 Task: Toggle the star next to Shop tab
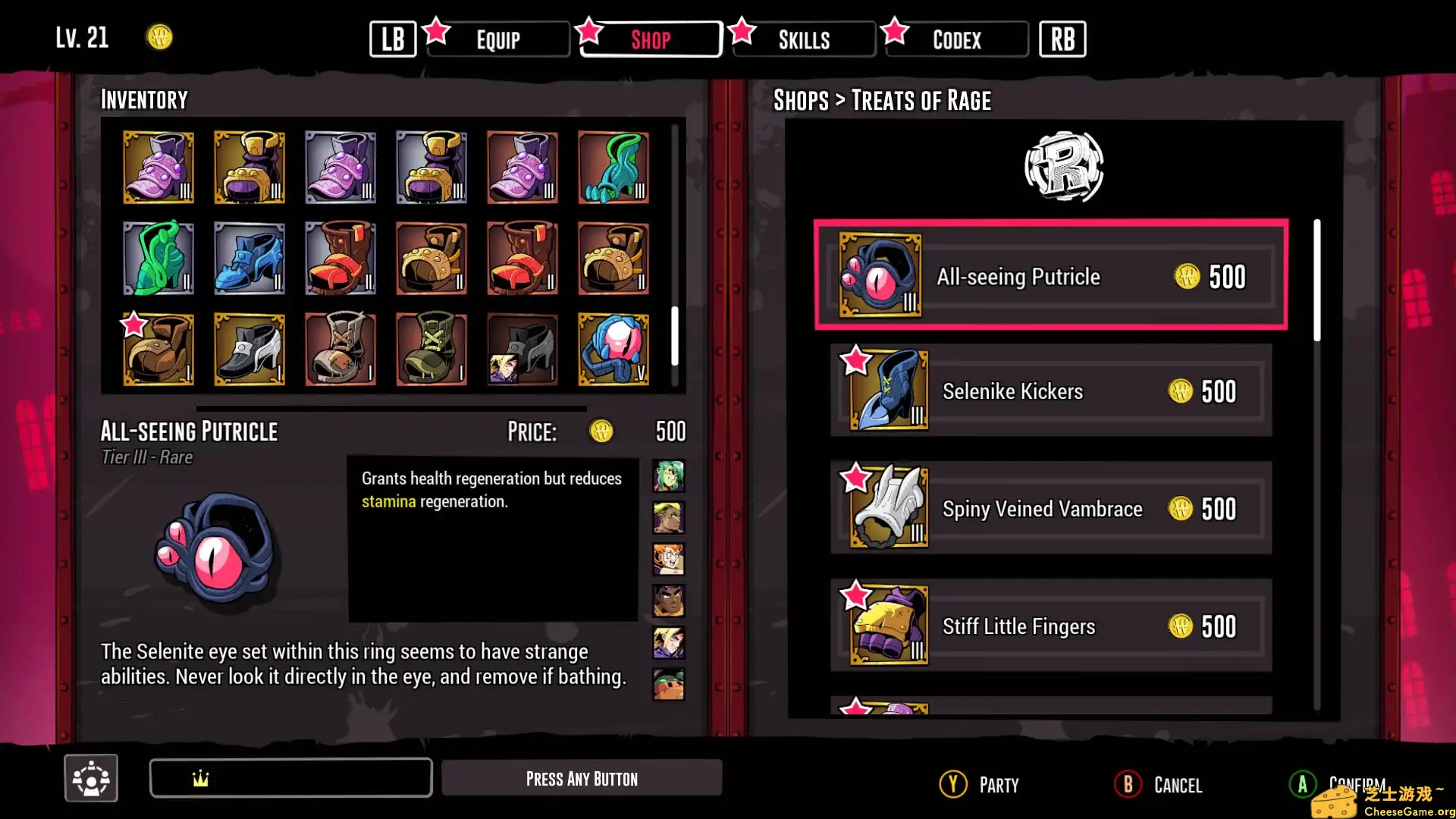pos(589,32)
